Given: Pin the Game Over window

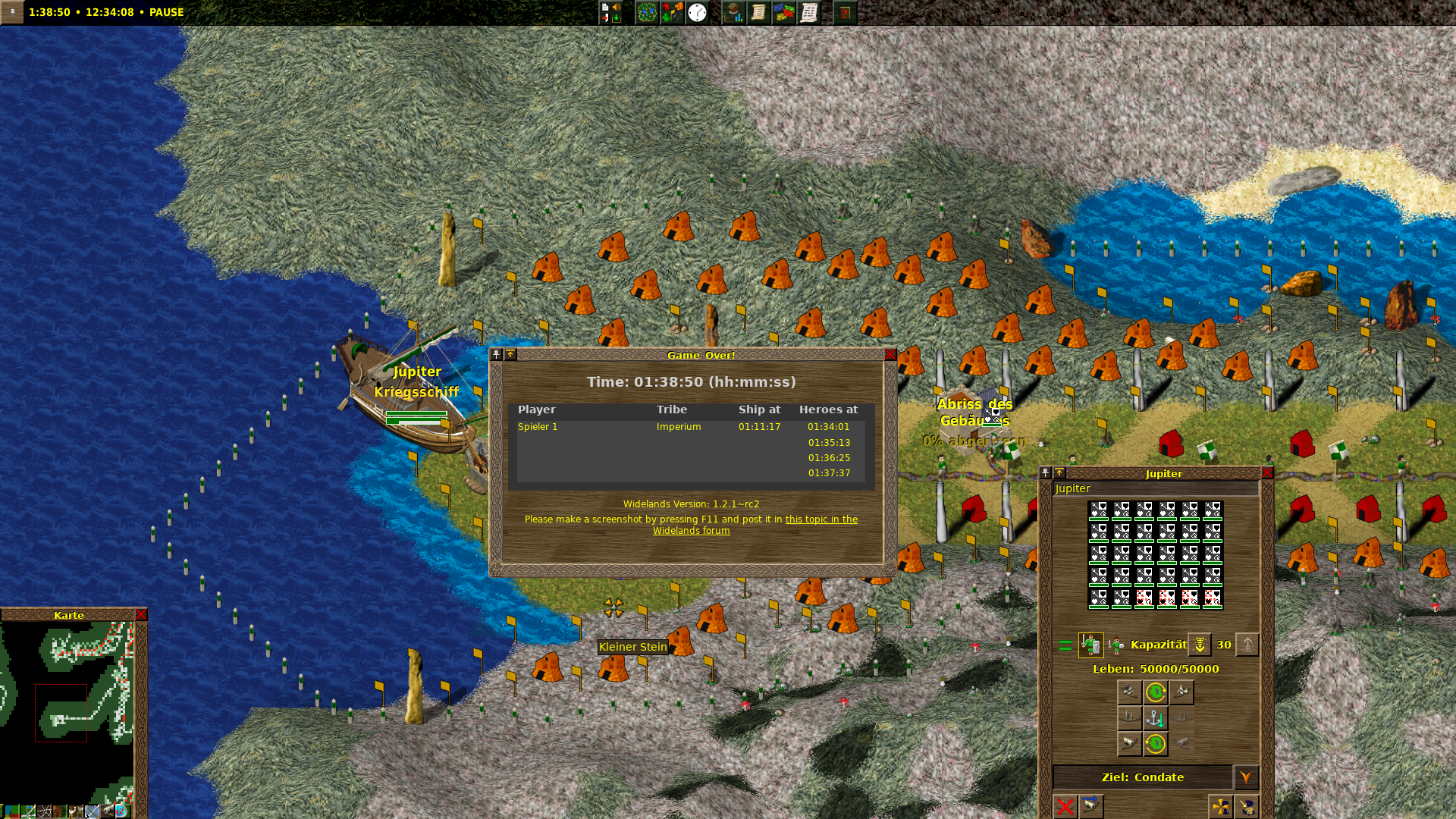Looking at the screenshot, I should [497, 355].
